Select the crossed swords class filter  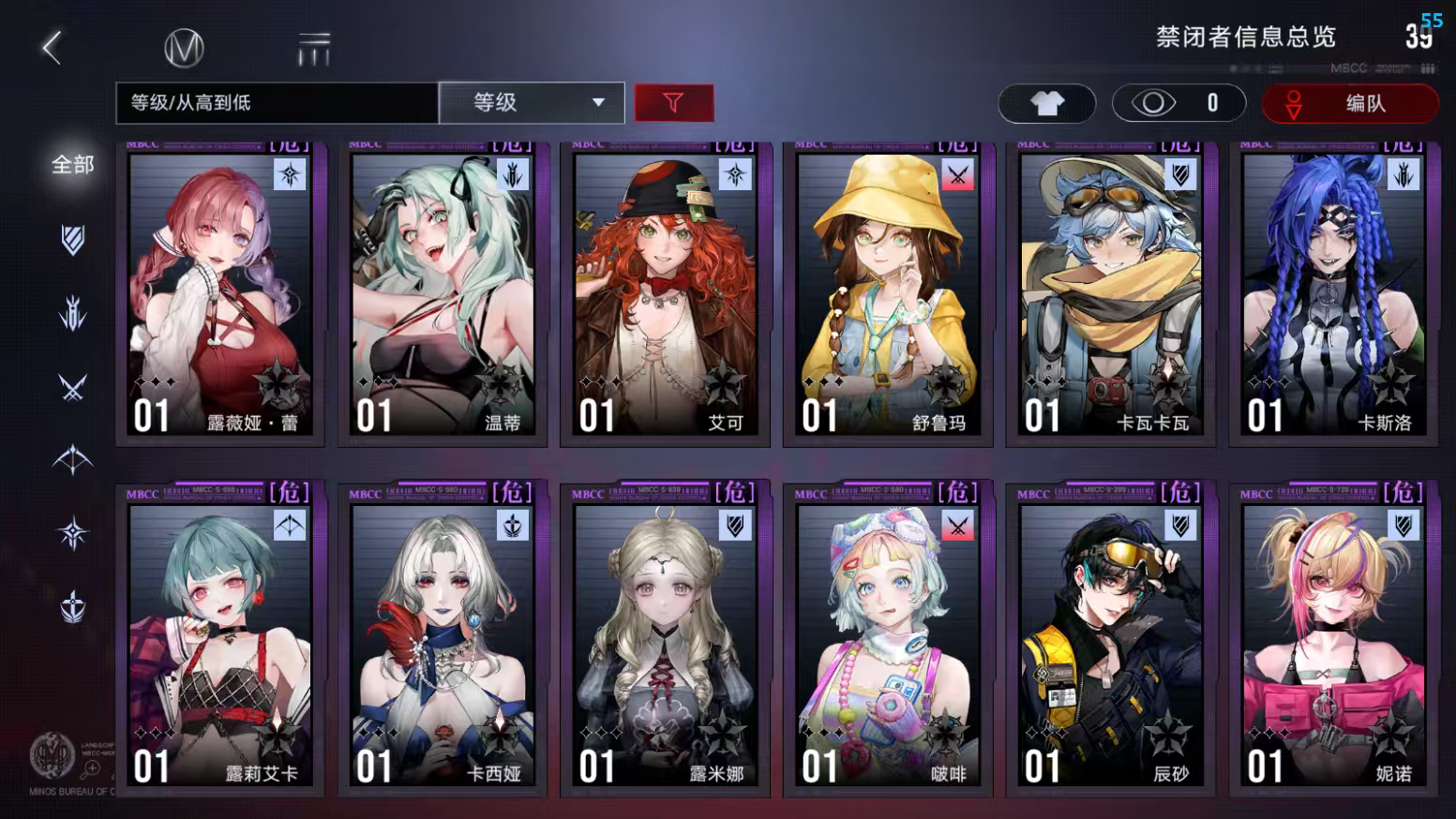pyautogui.click(x=73, y=385)
